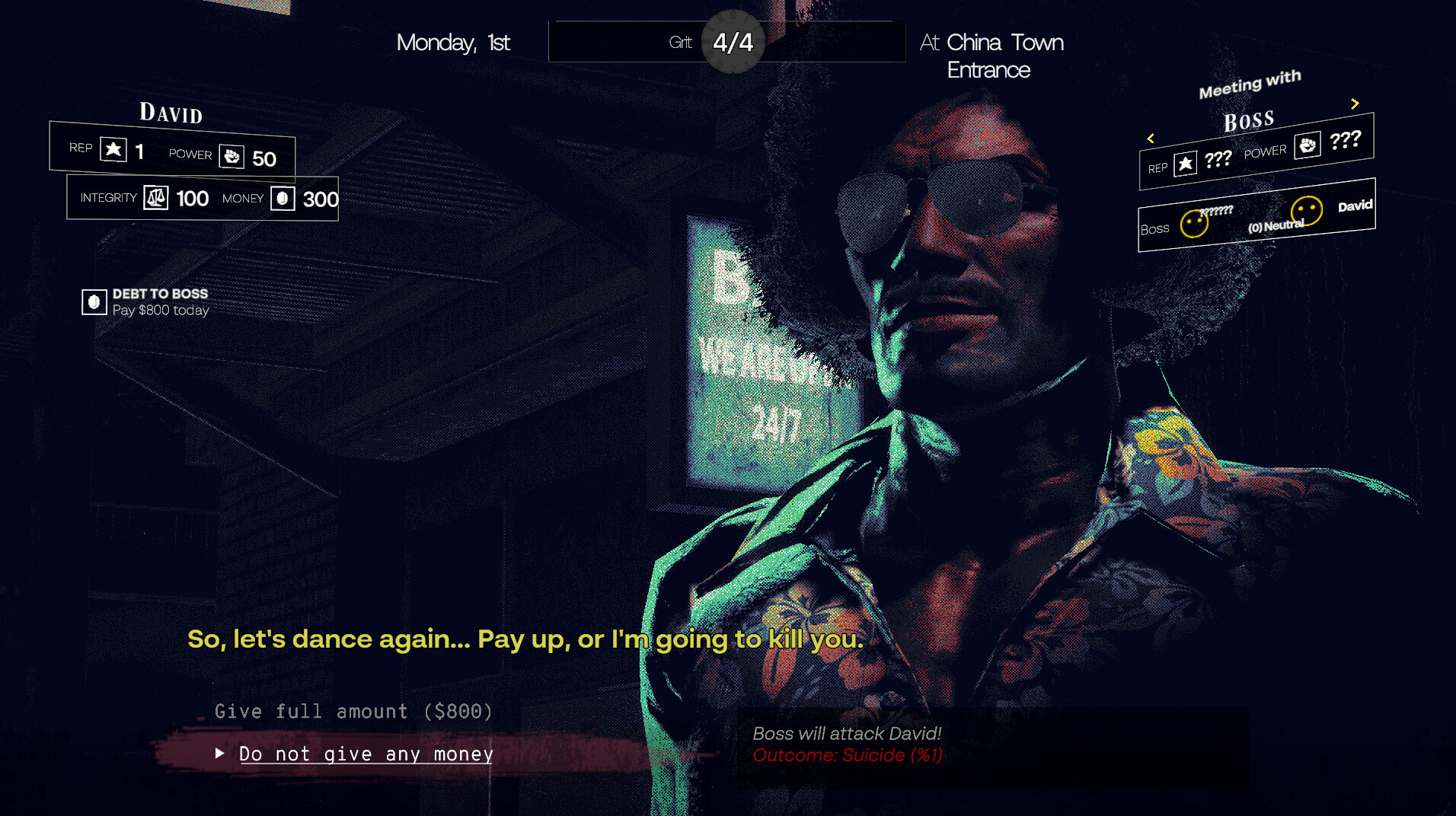Choose 'Give full amount ($800)'
The height and width of the screenshot is (816, 1456).
tap(353, 711)
